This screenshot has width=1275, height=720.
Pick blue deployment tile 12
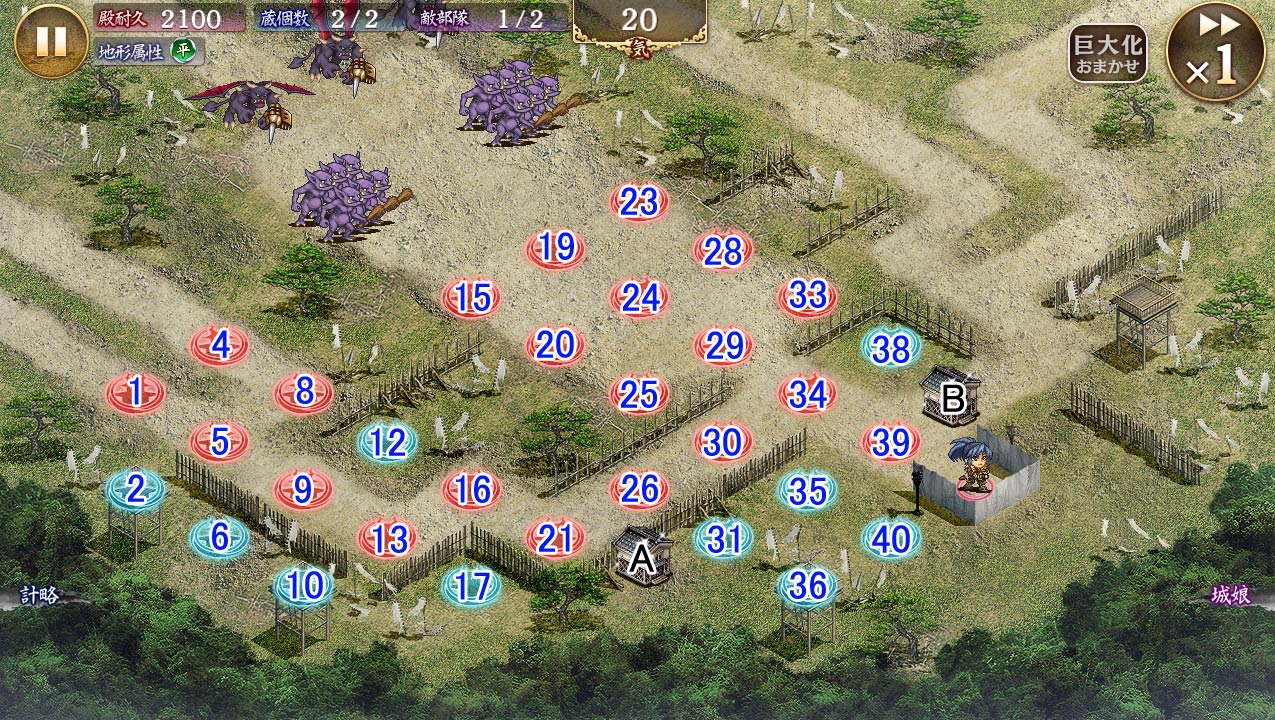point(387,442)
